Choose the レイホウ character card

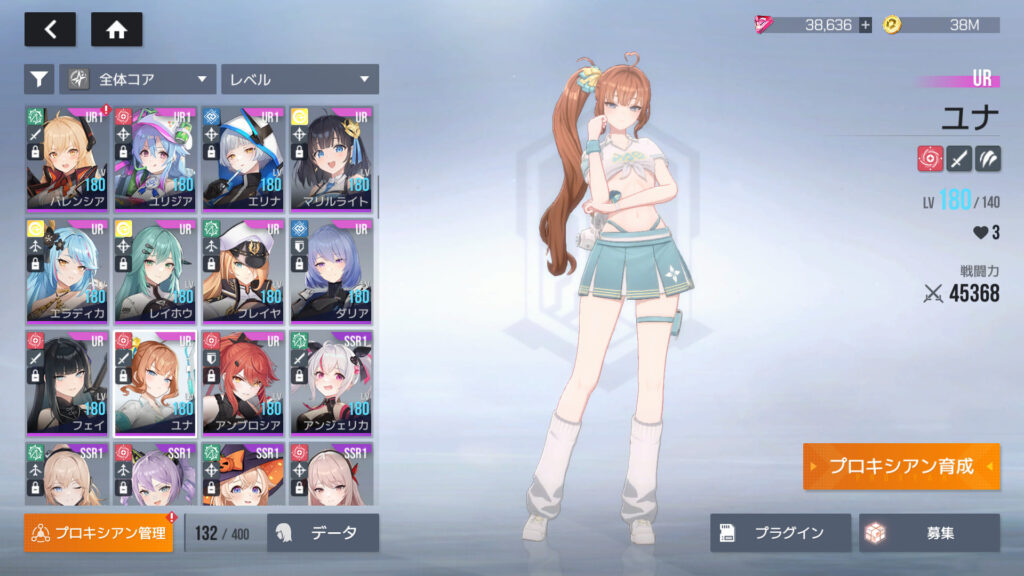[x=155, y=270]
